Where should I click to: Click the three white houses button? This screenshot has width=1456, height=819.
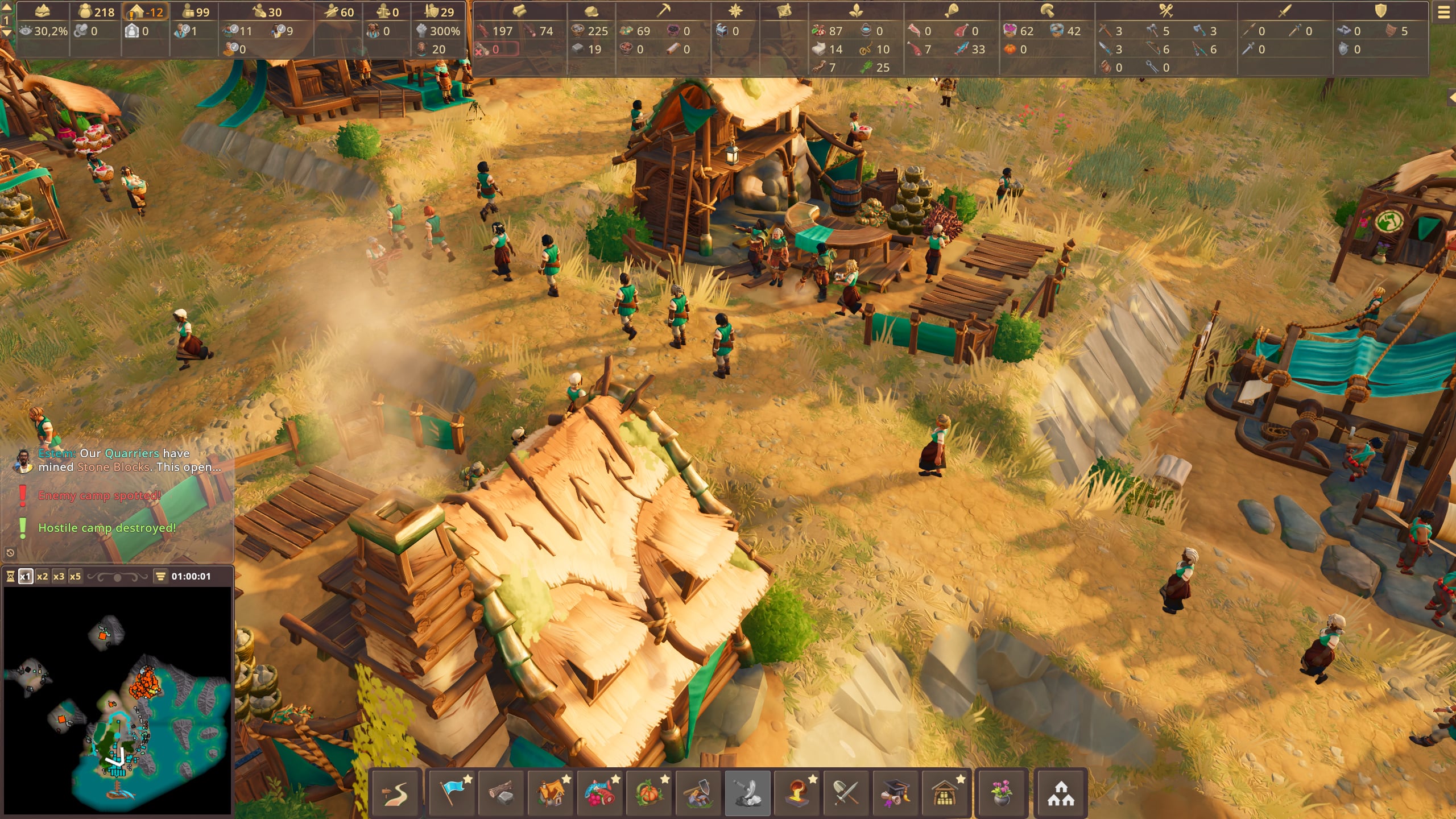click(x=1061, y=793)
